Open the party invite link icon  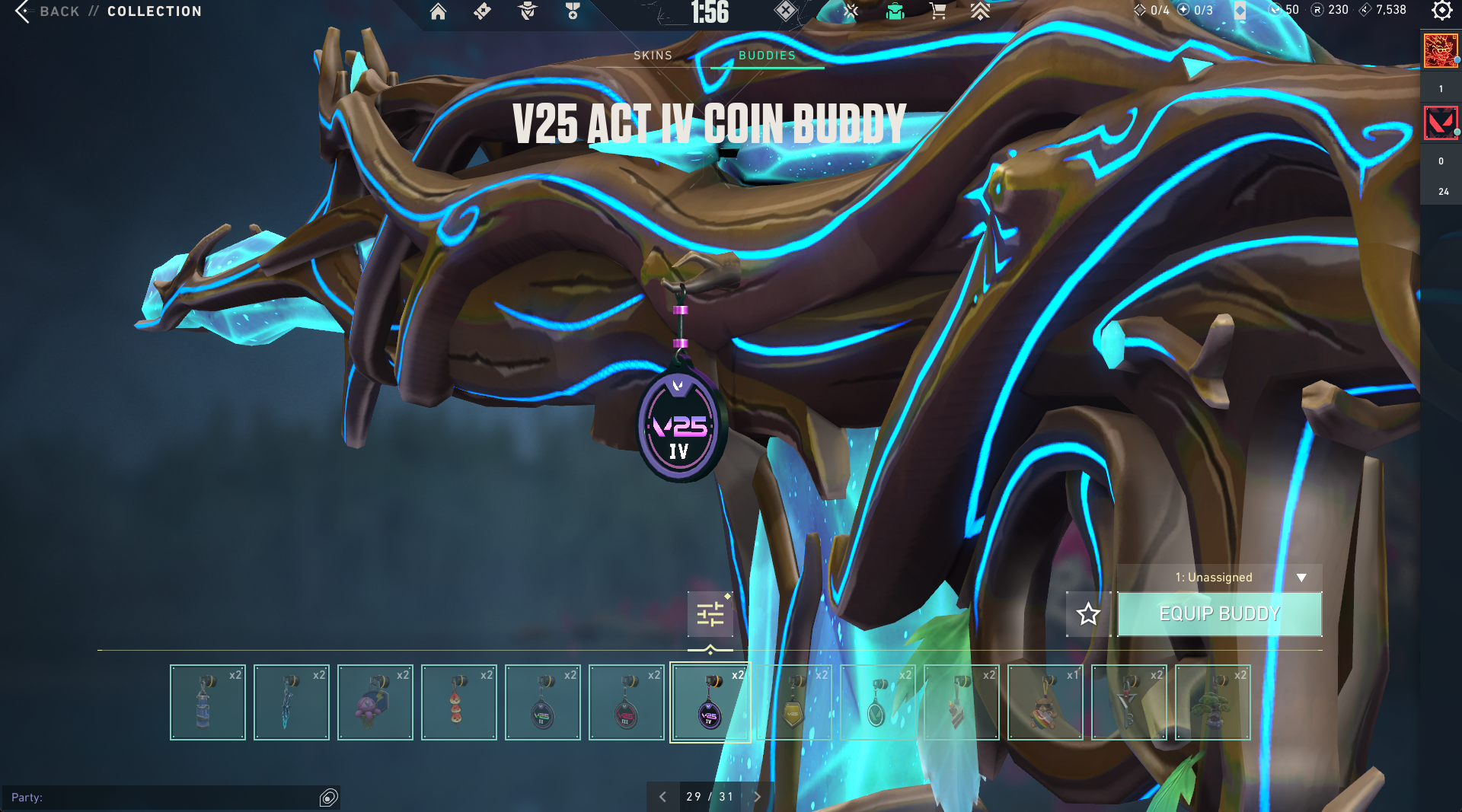coord(329,797)
